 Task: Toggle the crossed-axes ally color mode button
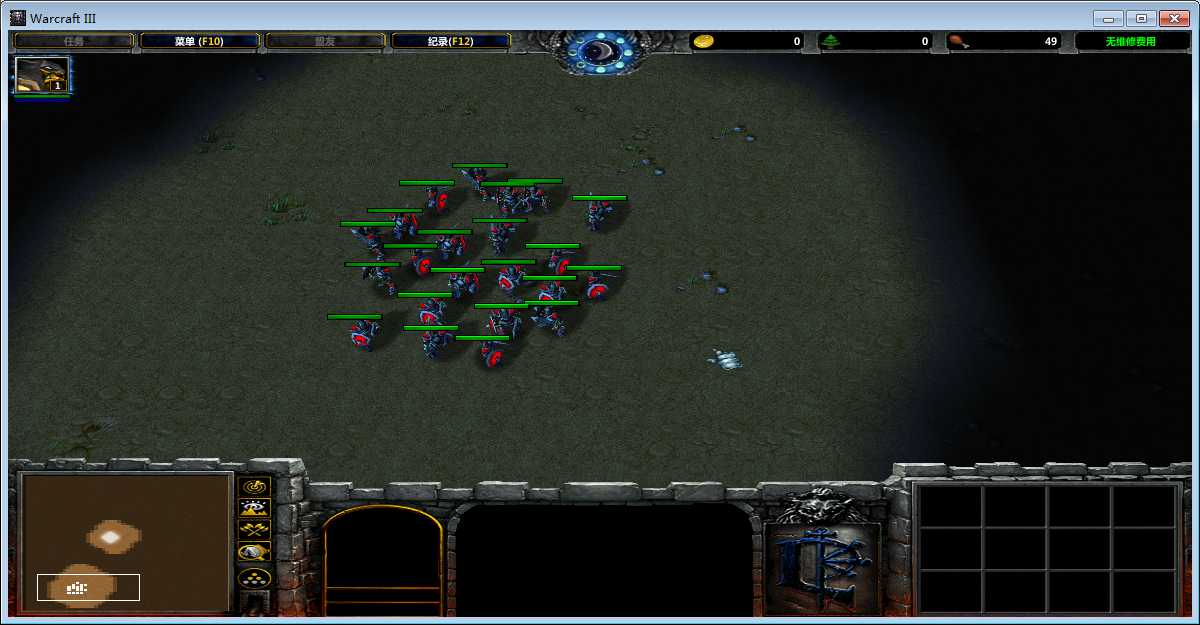[x=254, y=530]
